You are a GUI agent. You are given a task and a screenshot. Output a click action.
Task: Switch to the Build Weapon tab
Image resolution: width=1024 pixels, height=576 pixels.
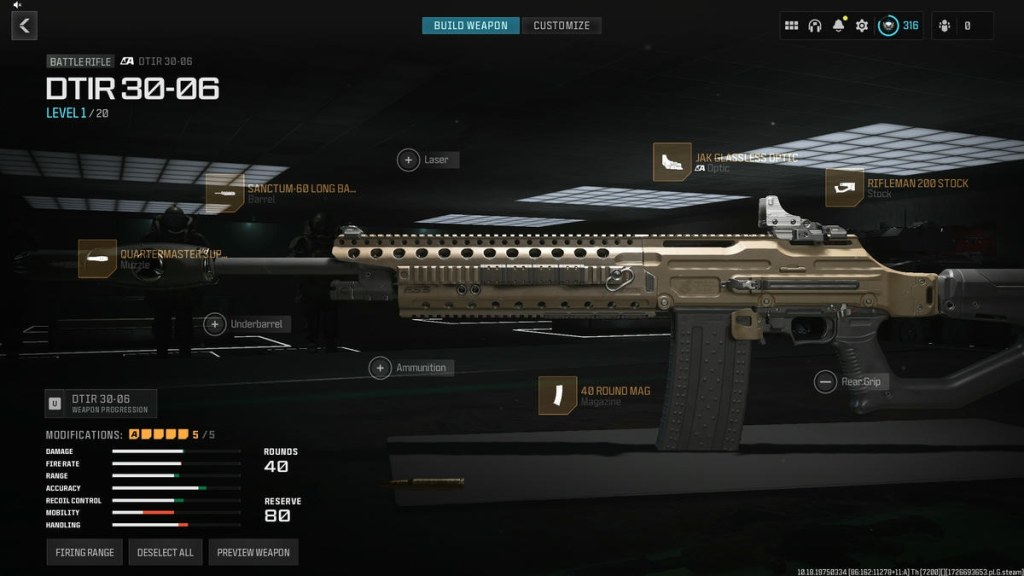point(470,26)
